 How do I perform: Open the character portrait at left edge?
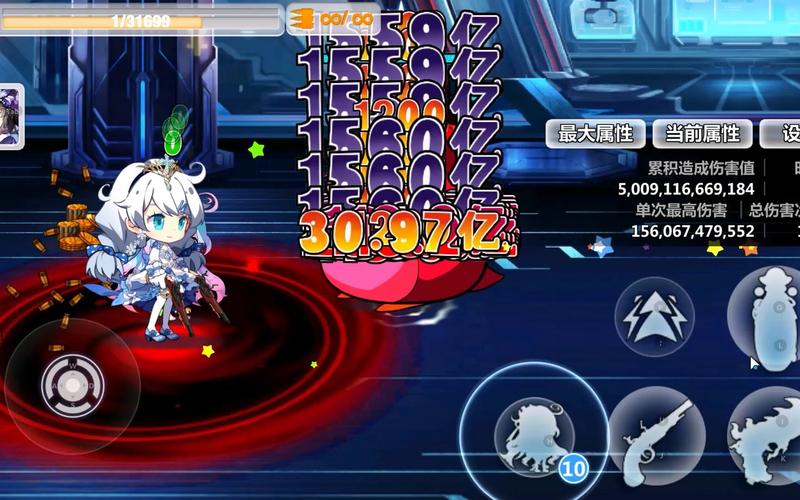tap(11, 116)
